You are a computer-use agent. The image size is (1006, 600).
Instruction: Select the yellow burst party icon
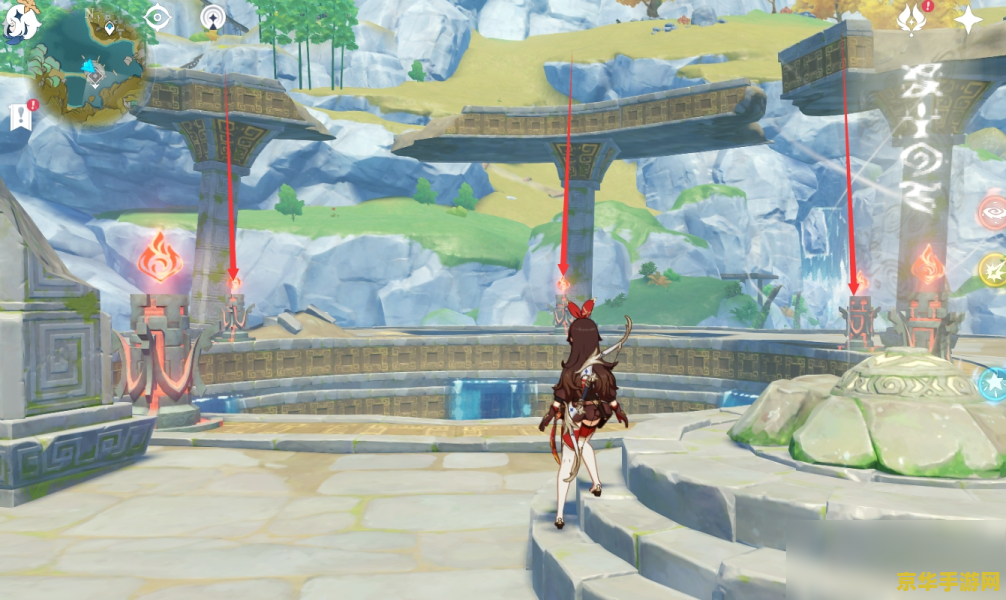pyautogui.click(x=993, y=269)
